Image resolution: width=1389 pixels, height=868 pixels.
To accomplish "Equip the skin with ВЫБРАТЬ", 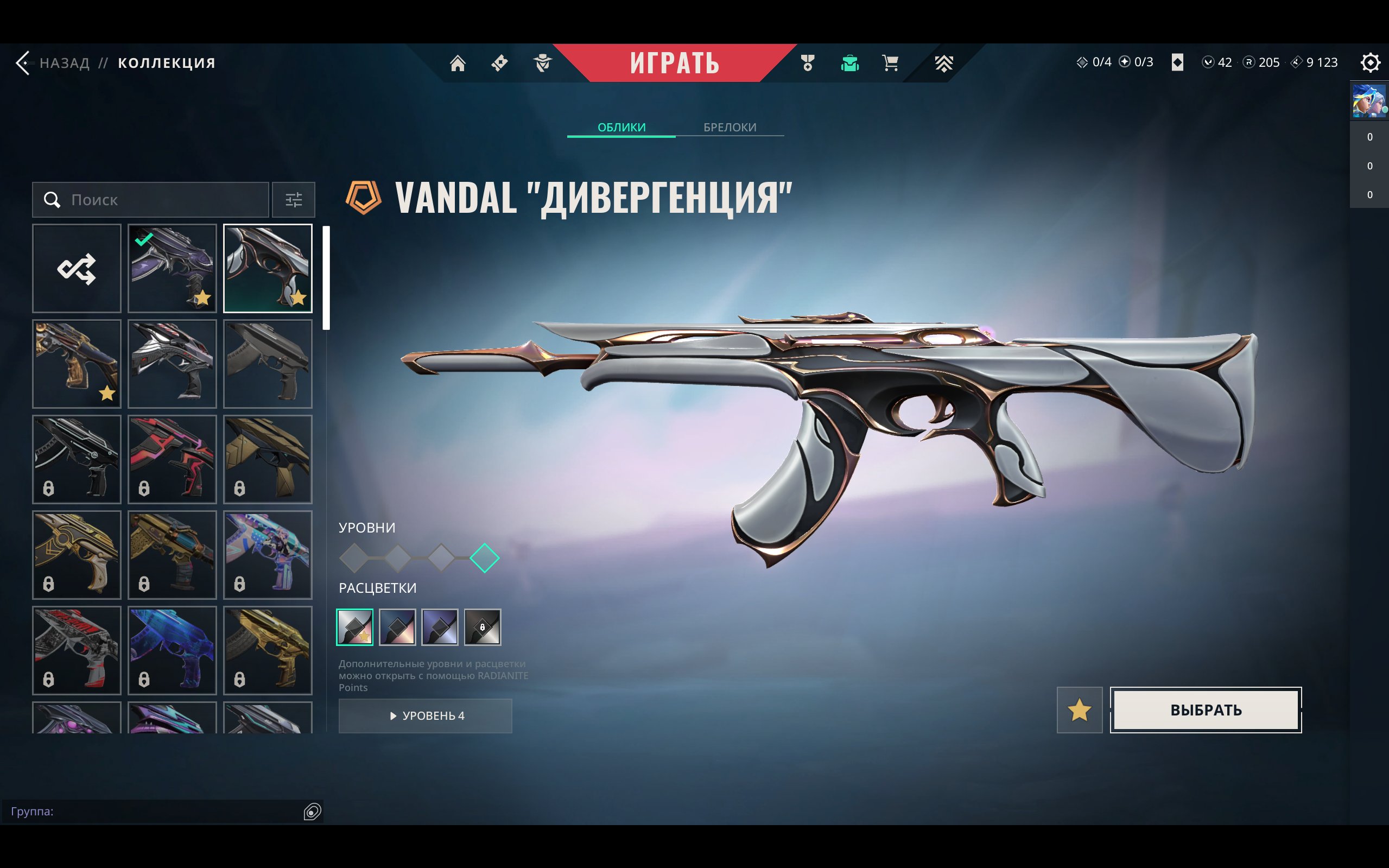I will pyautogui.click(x=1206, y=710).
